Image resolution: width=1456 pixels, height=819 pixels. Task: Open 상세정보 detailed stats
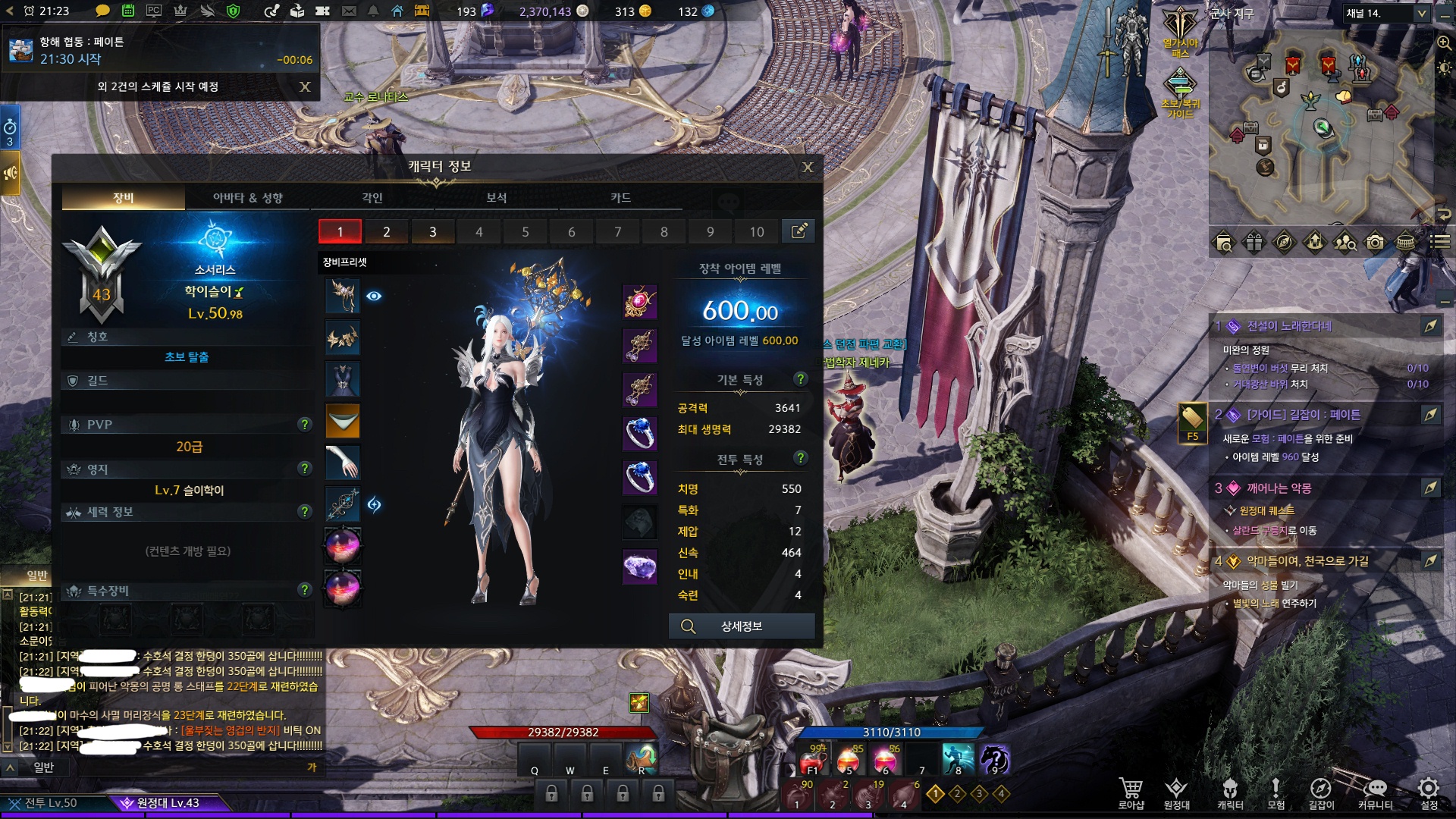click(741, 626)
